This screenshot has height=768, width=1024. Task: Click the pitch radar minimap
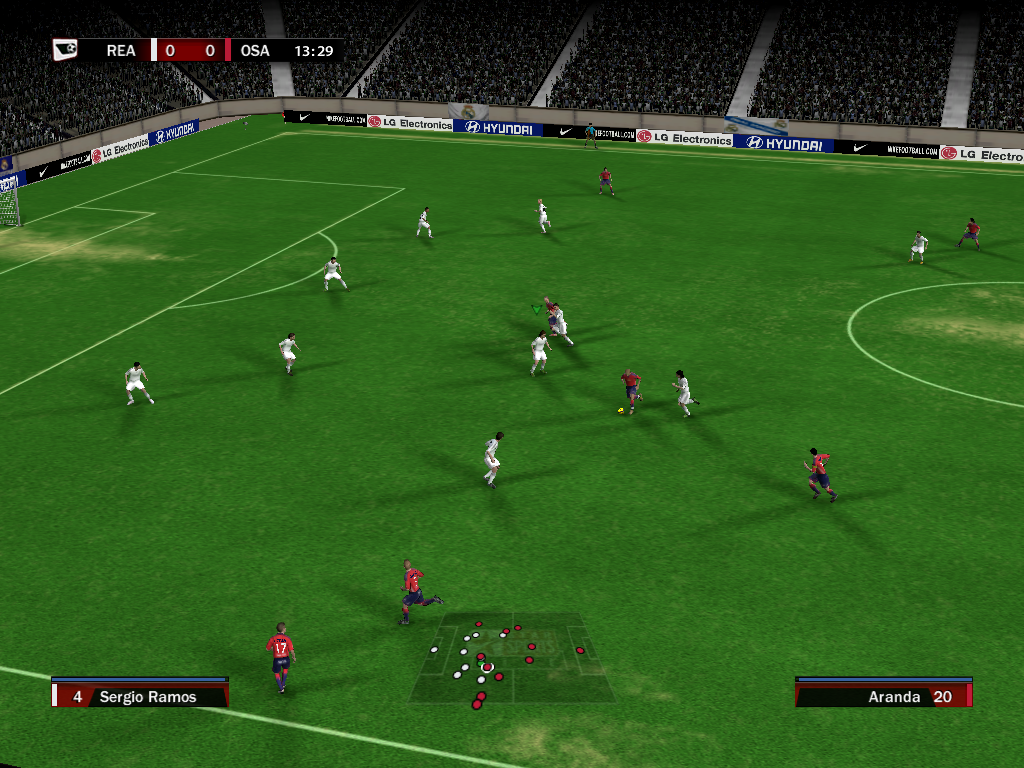click(x=512, y=657)
